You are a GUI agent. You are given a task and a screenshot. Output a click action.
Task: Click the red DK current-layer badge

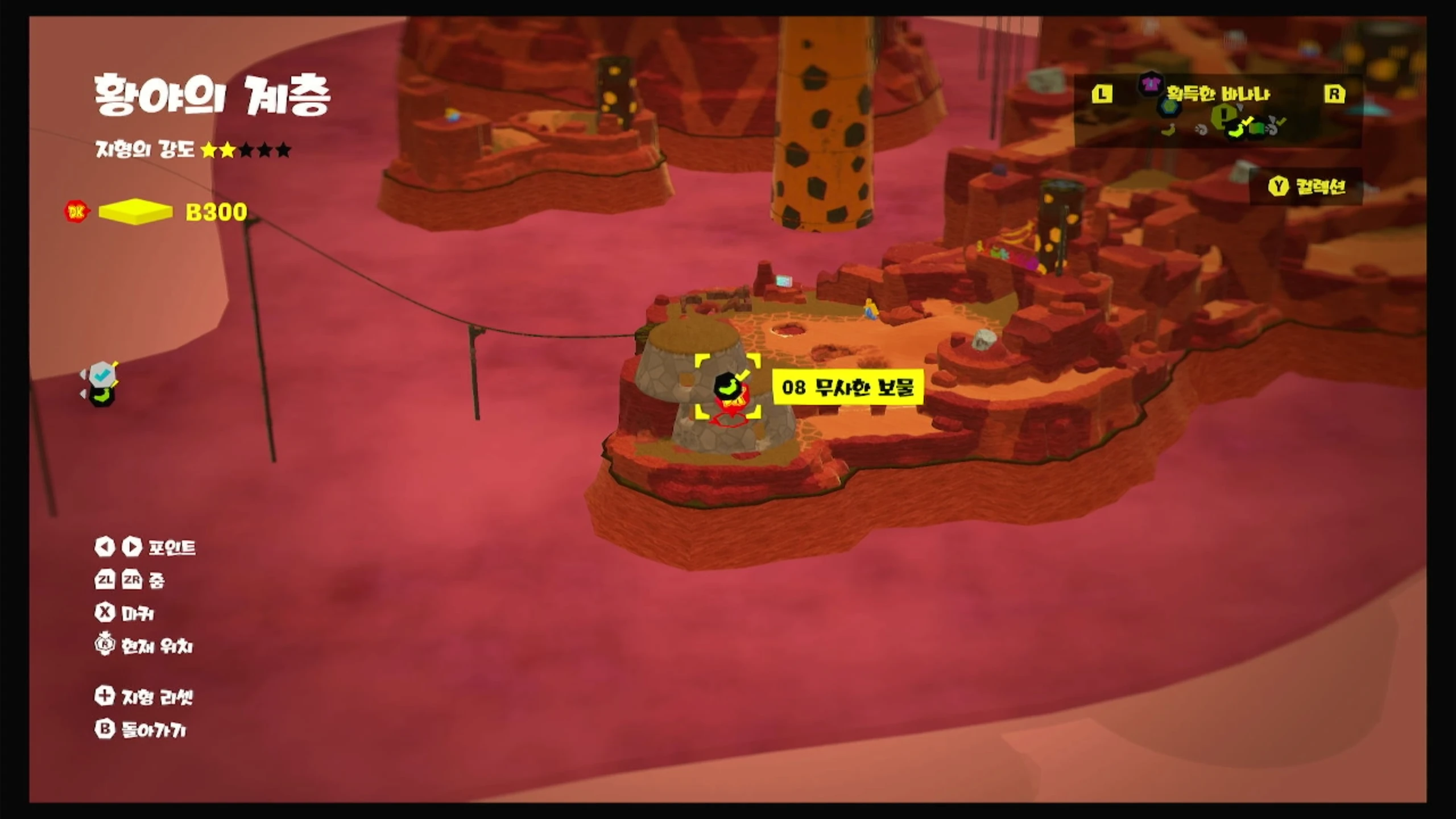pos(76,212)
